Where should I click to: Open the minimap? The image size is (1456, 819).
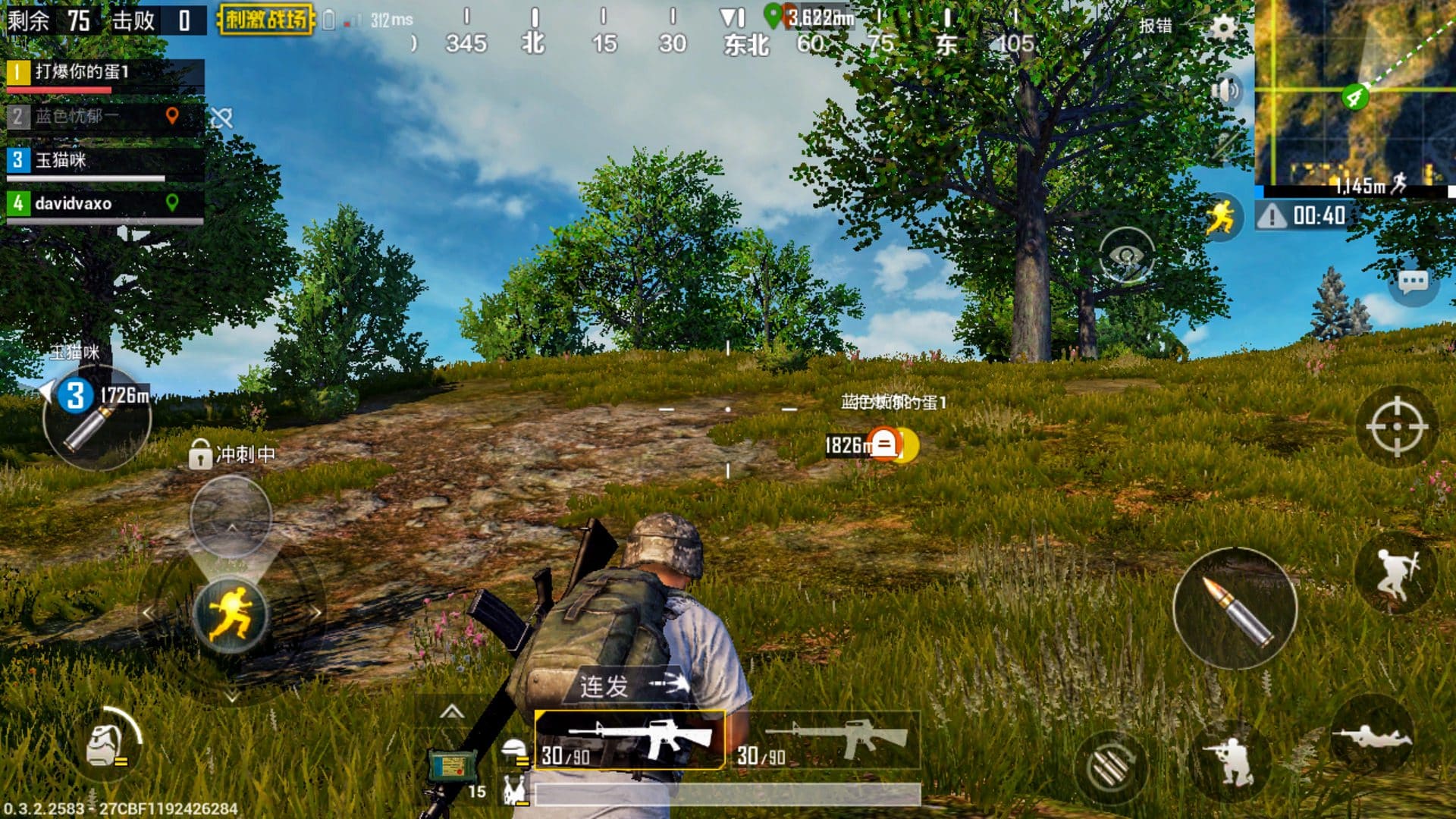pyautogui.click(x=1354, y=95)
